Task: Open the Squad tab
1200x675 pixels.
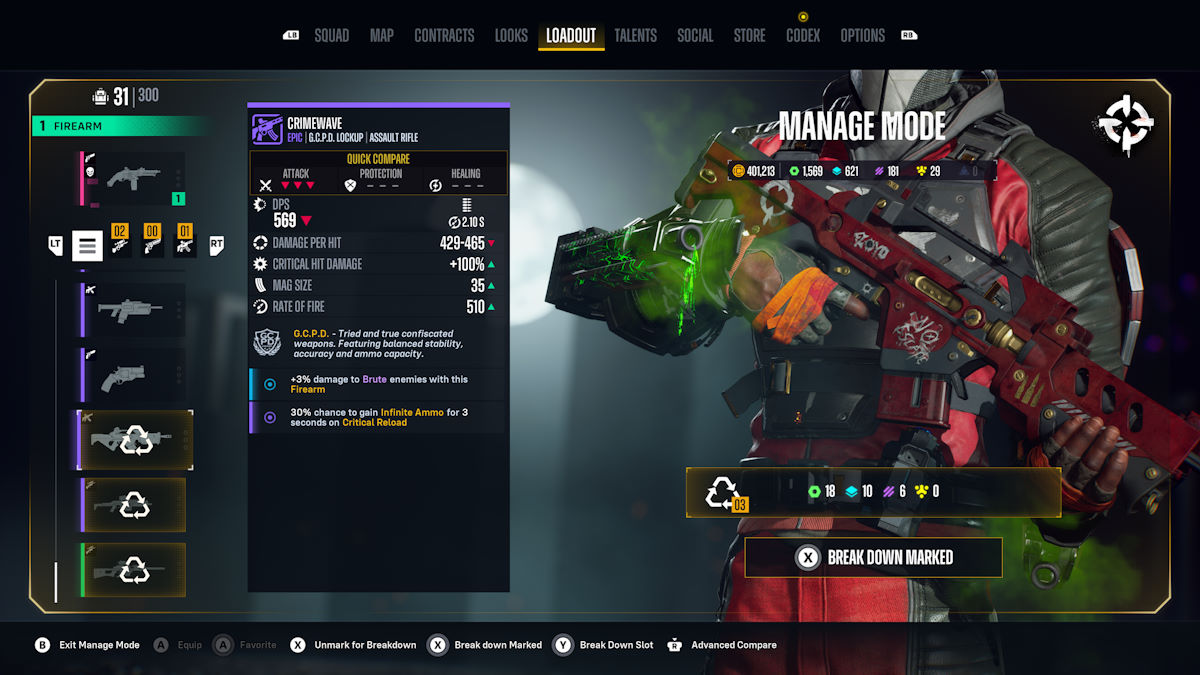Action: (331, 35)
